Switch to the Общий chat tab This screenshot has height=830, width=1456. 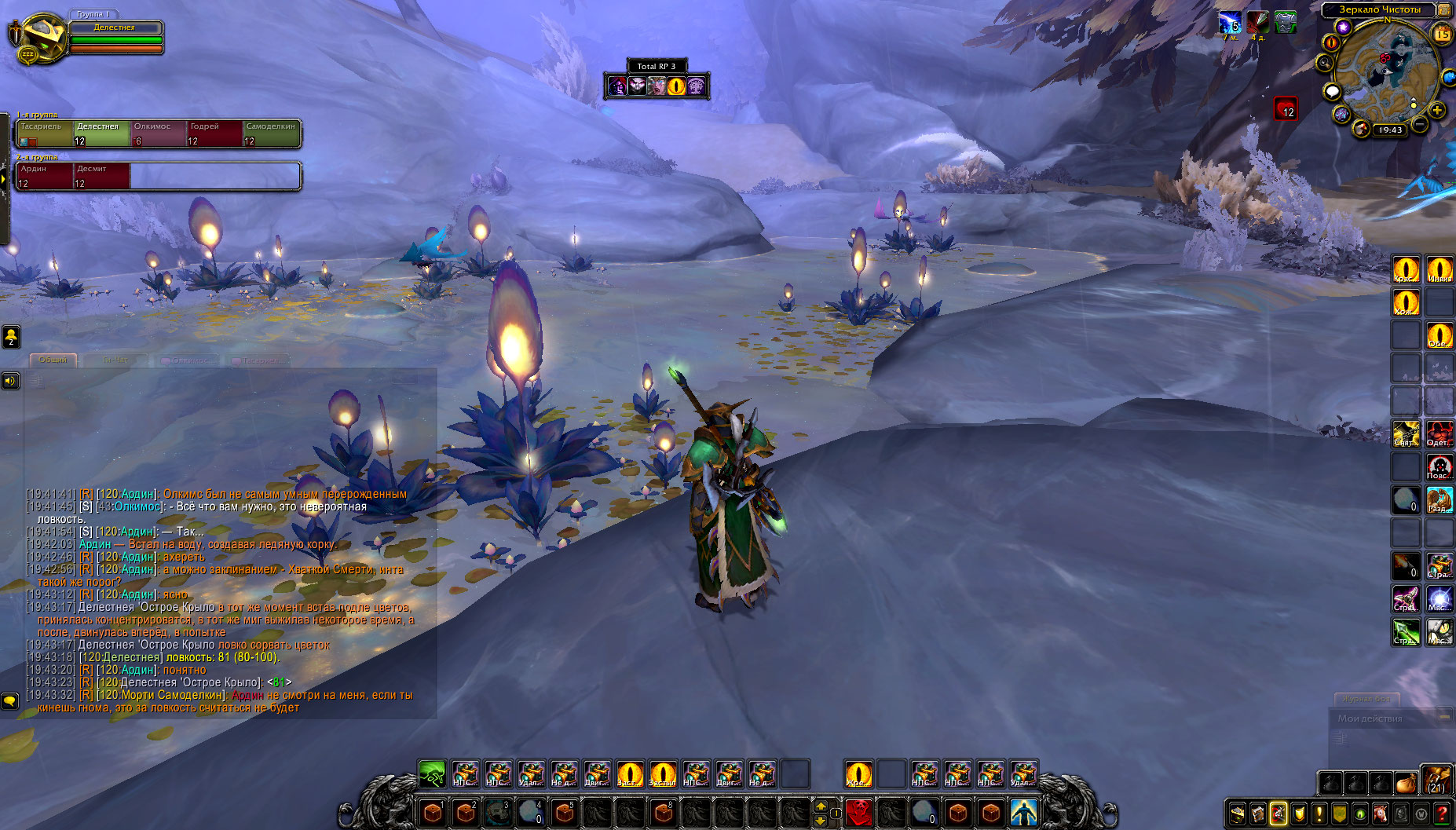[53, 360]
